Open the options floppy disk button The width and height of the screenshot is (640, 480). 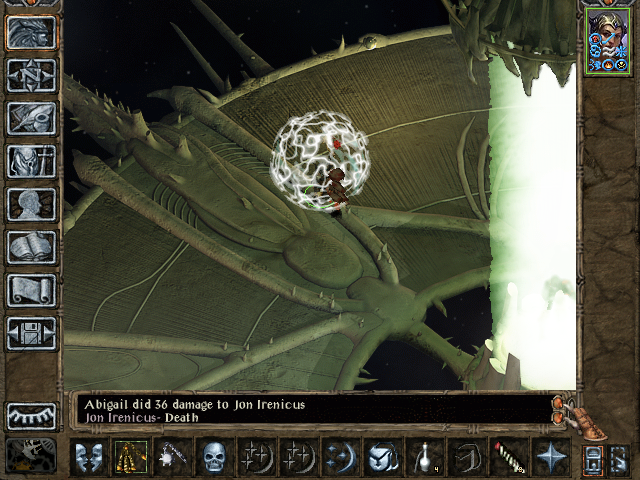pyautogui.click(x=31, y=333)
